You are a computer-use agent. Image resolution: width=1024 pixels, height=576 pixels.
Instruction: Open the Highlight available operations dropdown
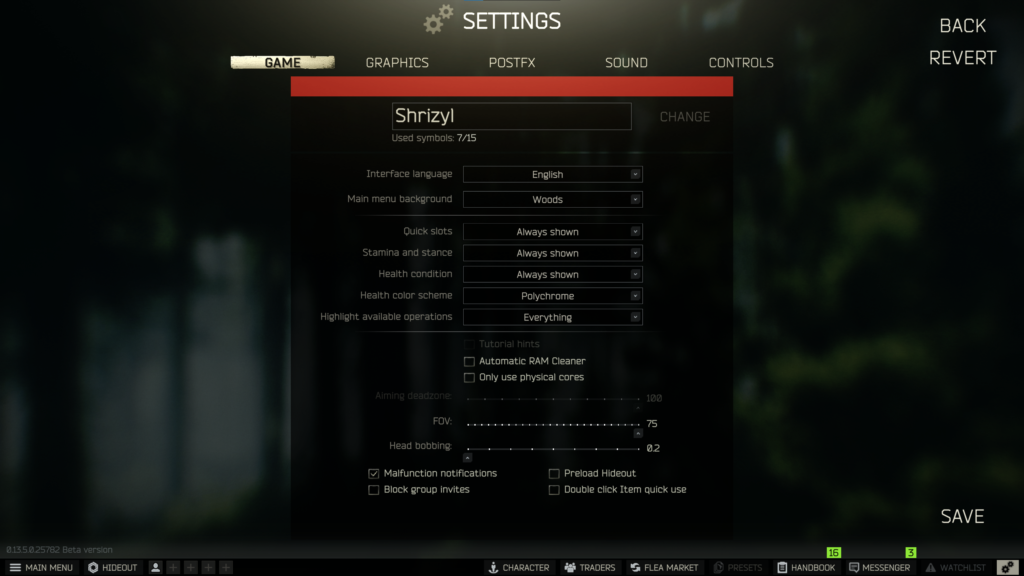point(552,317)
